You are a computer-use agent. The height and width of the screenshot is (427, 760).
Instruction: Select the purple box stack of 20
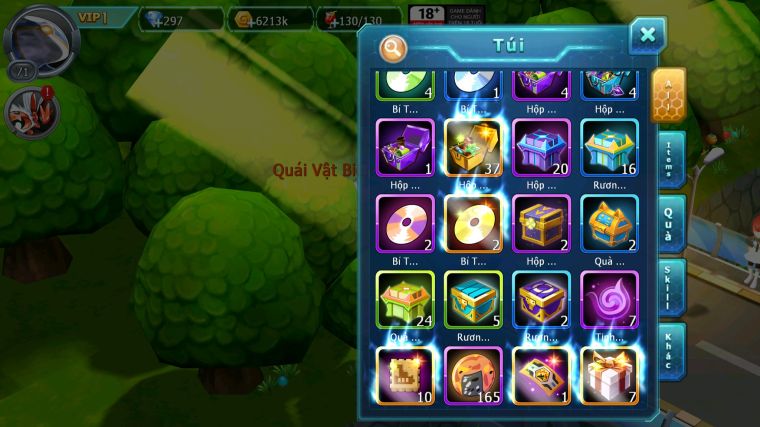click(x=541, y=147)
